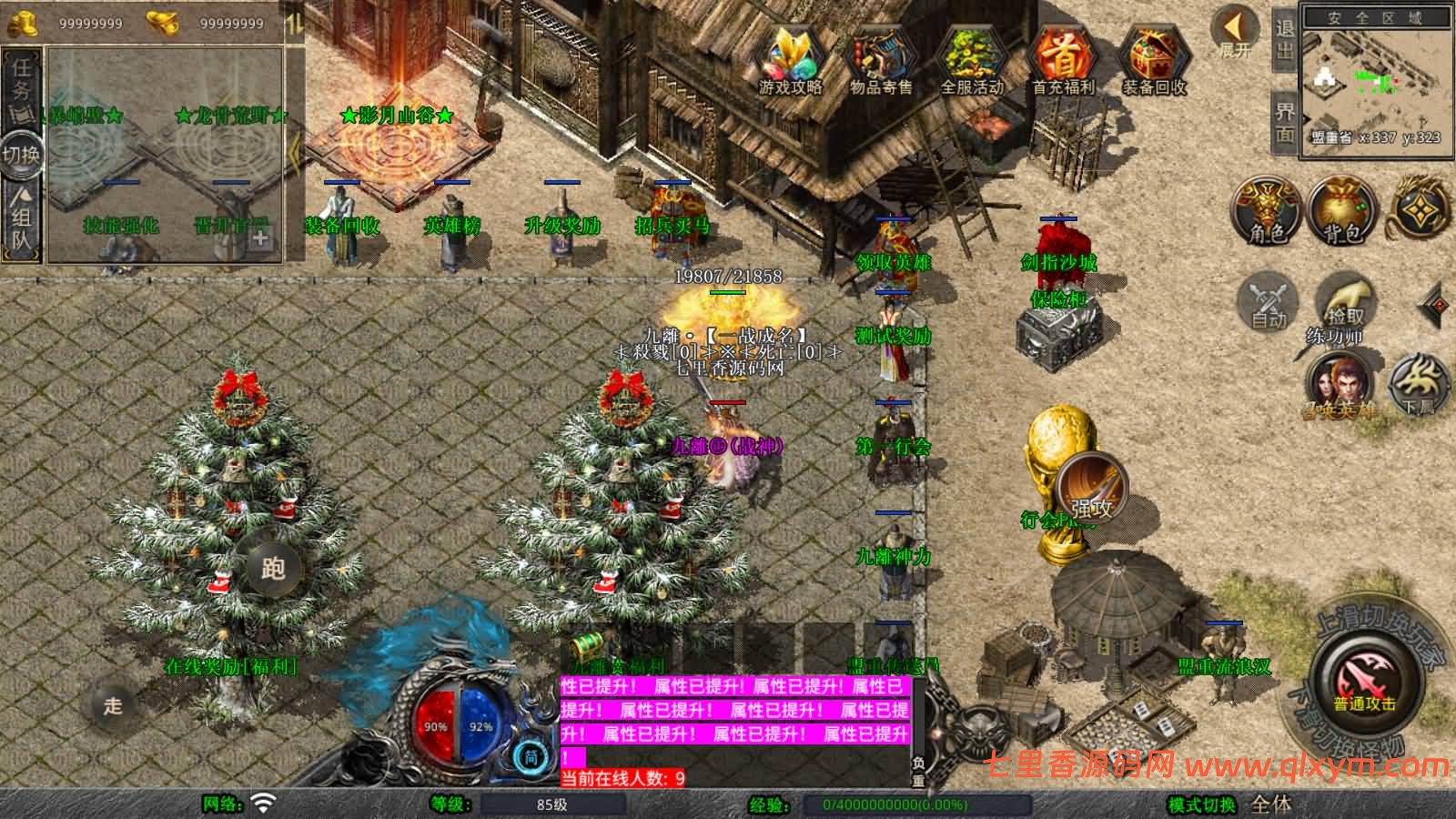This screenshot has height=819, width=1456.
Task: Activate the 召唤英雄 summon hero icon
Action: (1340, 386)
